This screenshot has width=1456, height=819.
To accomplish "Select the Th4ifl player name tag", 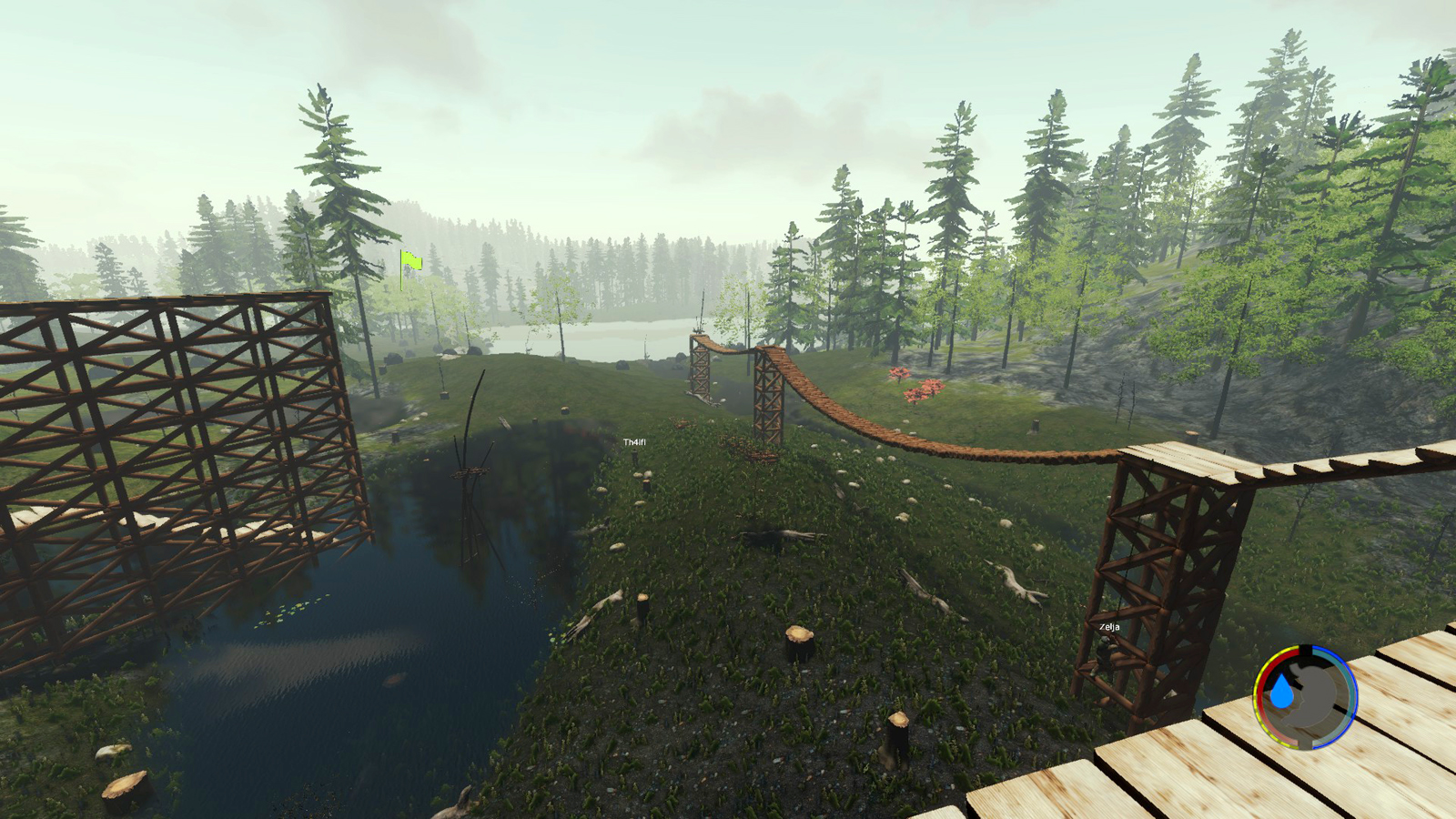I will pos(634,442).
